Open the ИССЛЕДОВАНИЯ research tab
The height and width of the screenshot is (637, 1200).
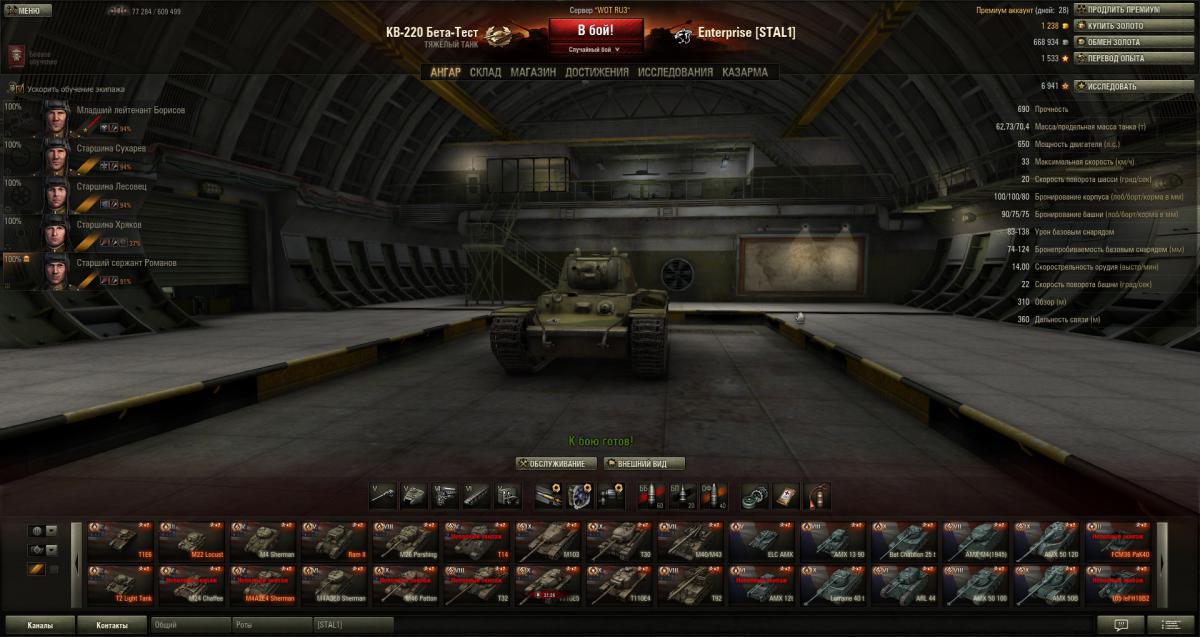675,72
